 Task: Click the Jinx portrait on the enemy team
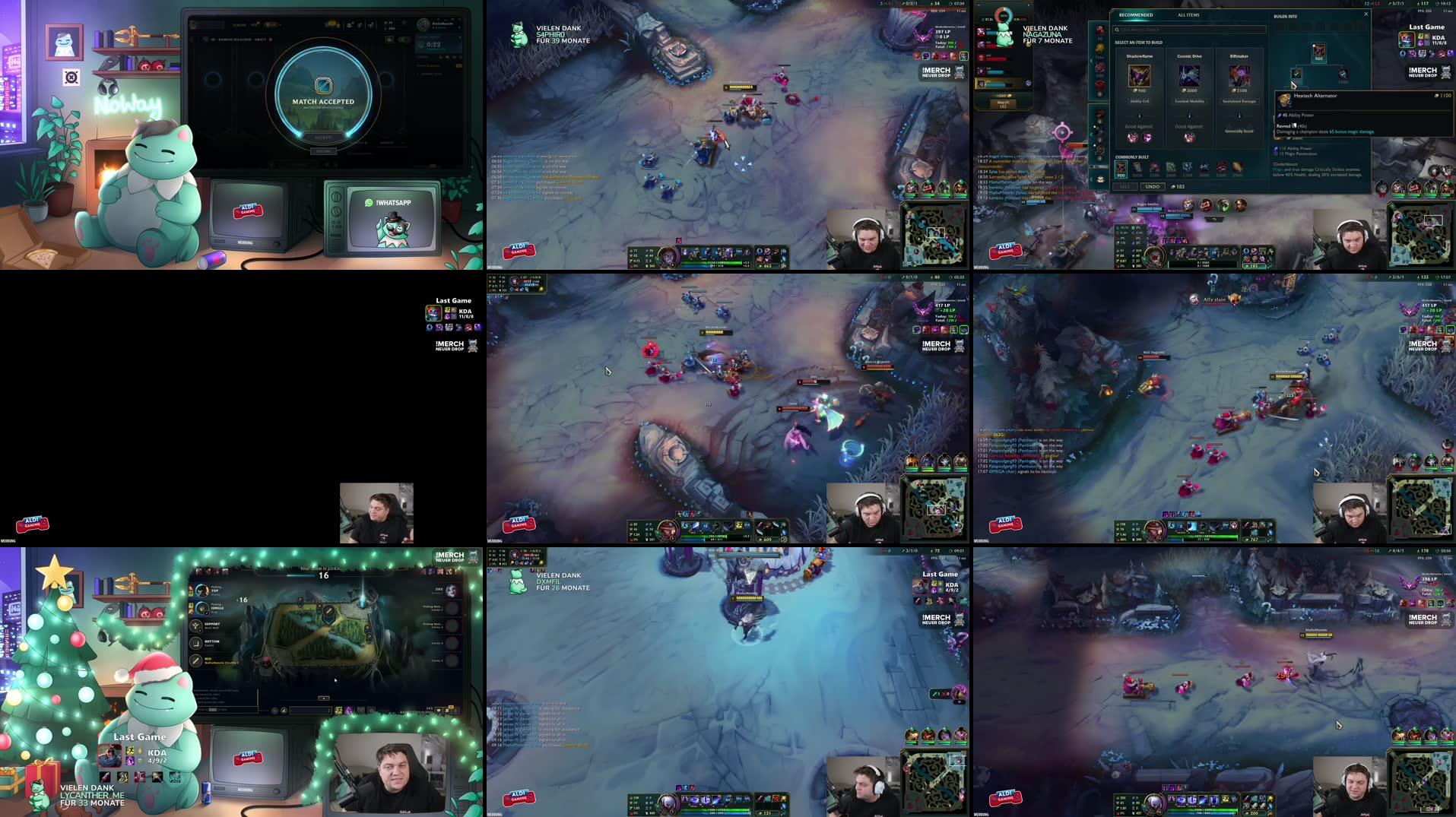(x=450, y=591)
